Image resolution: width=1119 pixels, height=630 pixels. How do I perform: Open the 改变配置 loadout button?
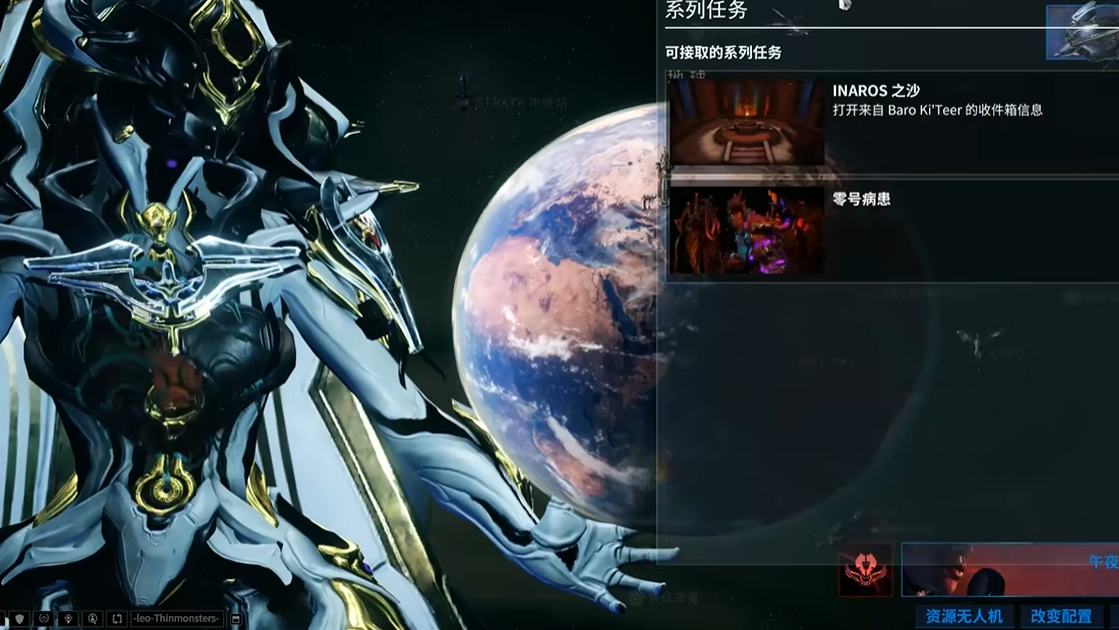(1061, 617)
